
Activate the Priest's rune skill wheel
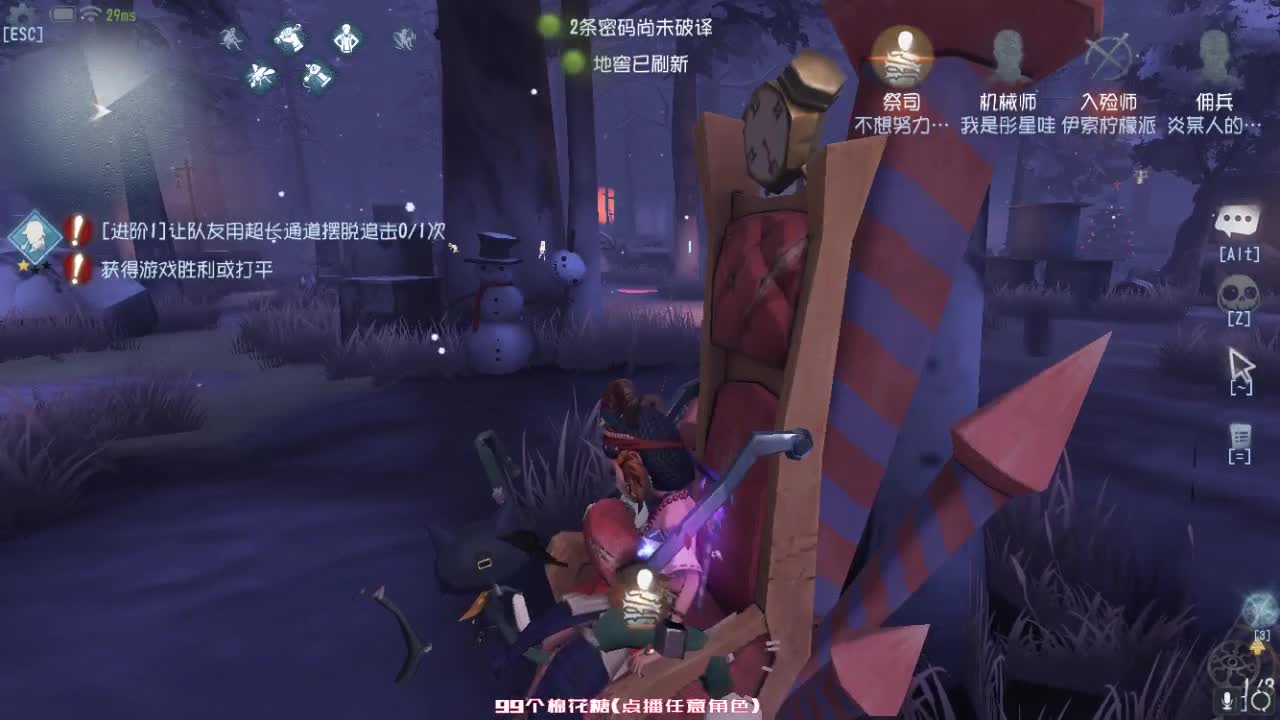click(x=1233, y=661)
